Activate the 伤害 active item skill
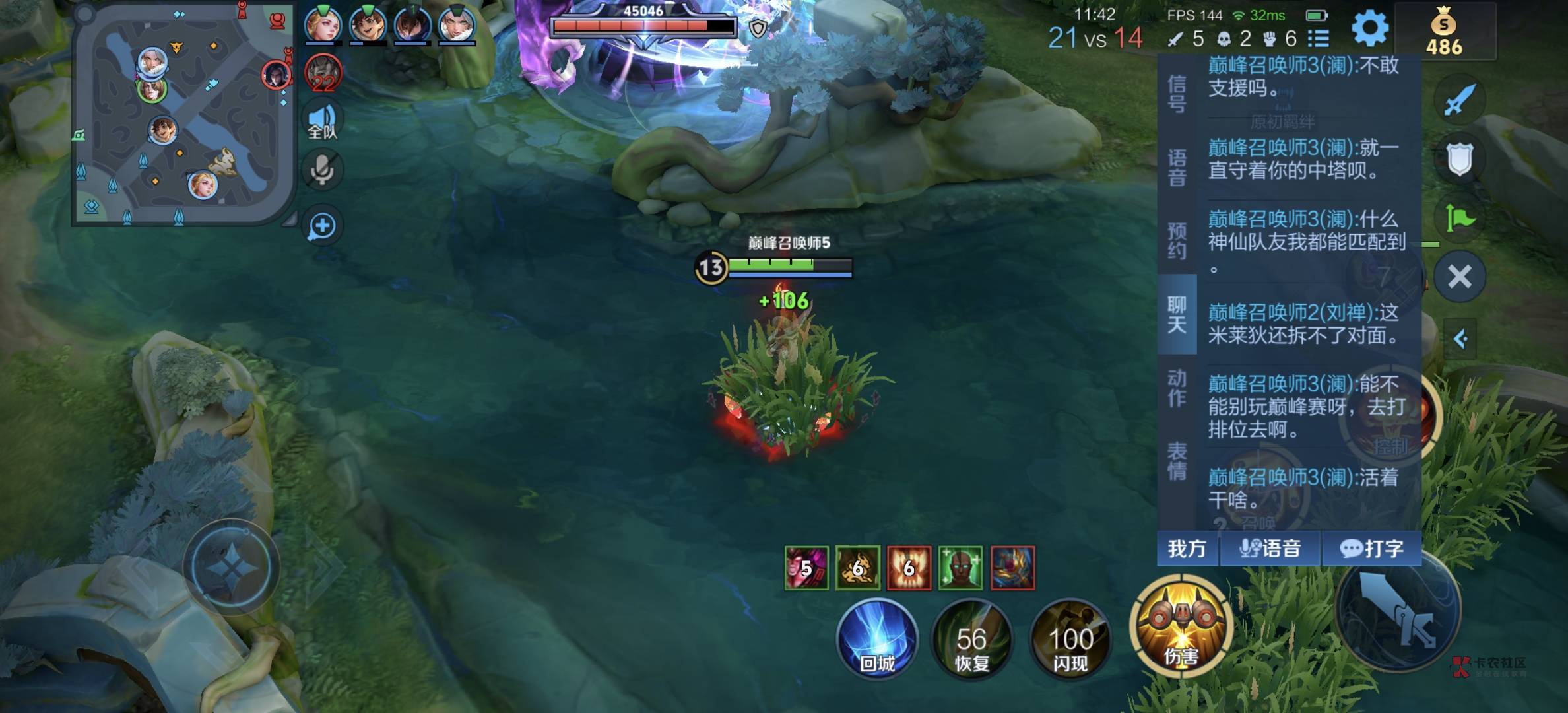Viewport: 1568px width, 713px height. click(1181, 627)
